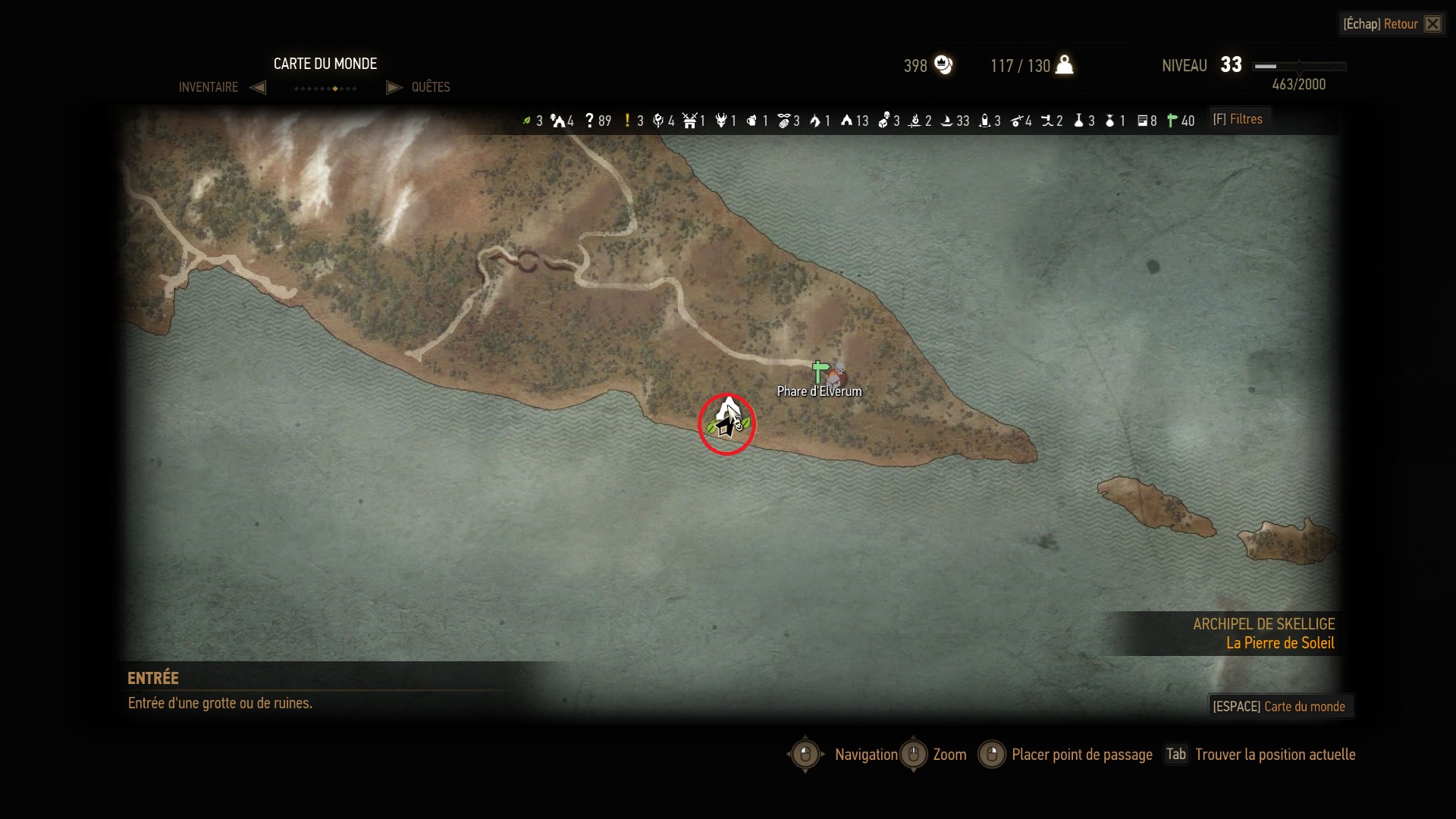Toggle the green herb leaf filter
The image size is (1456, 819).
coord(526,121)
